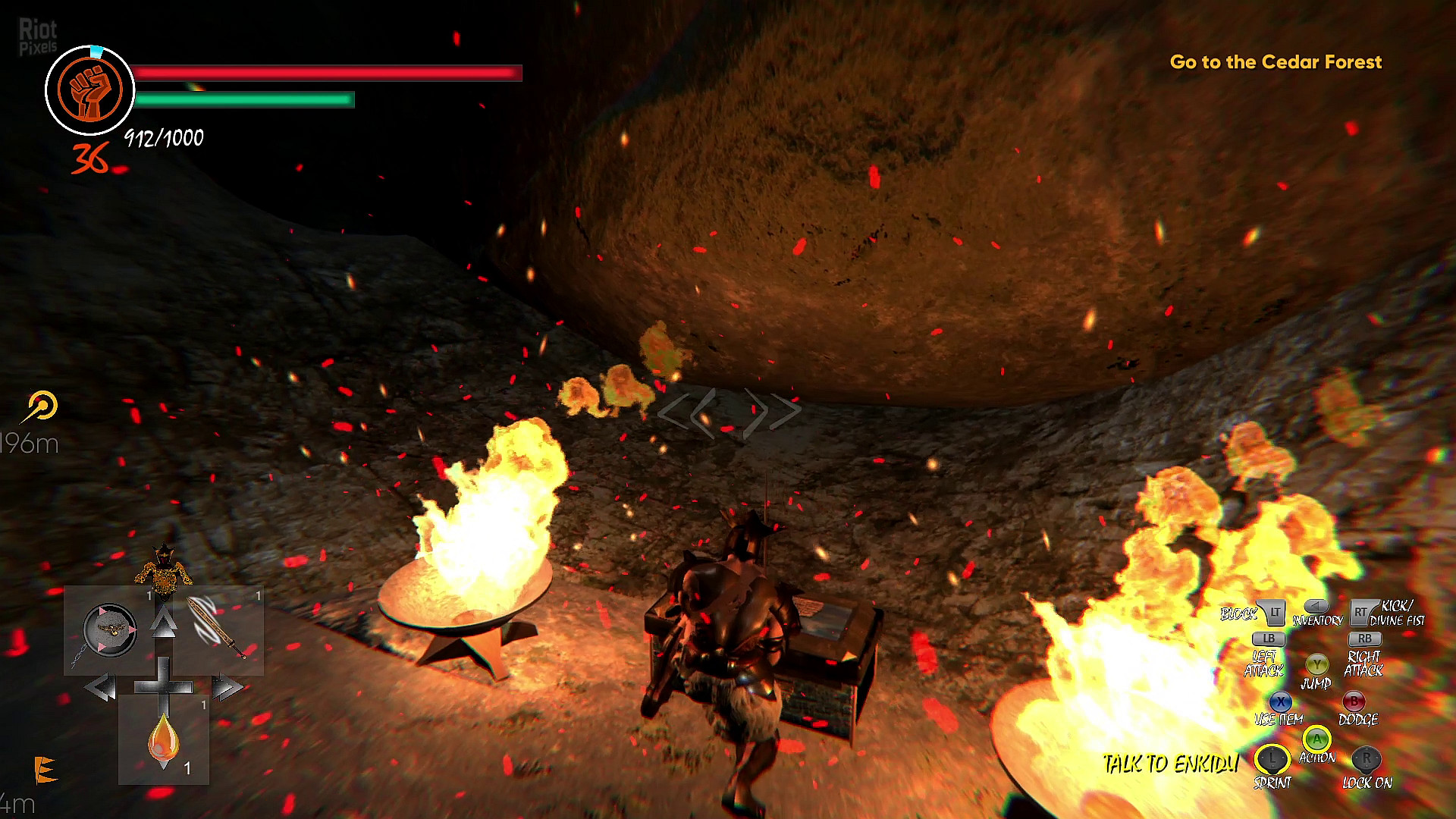The height and width of the screenshot is (819, 1456).
Task: Open the Go to the Cedar Forest objective
Action: click(x=1276, y=62)
